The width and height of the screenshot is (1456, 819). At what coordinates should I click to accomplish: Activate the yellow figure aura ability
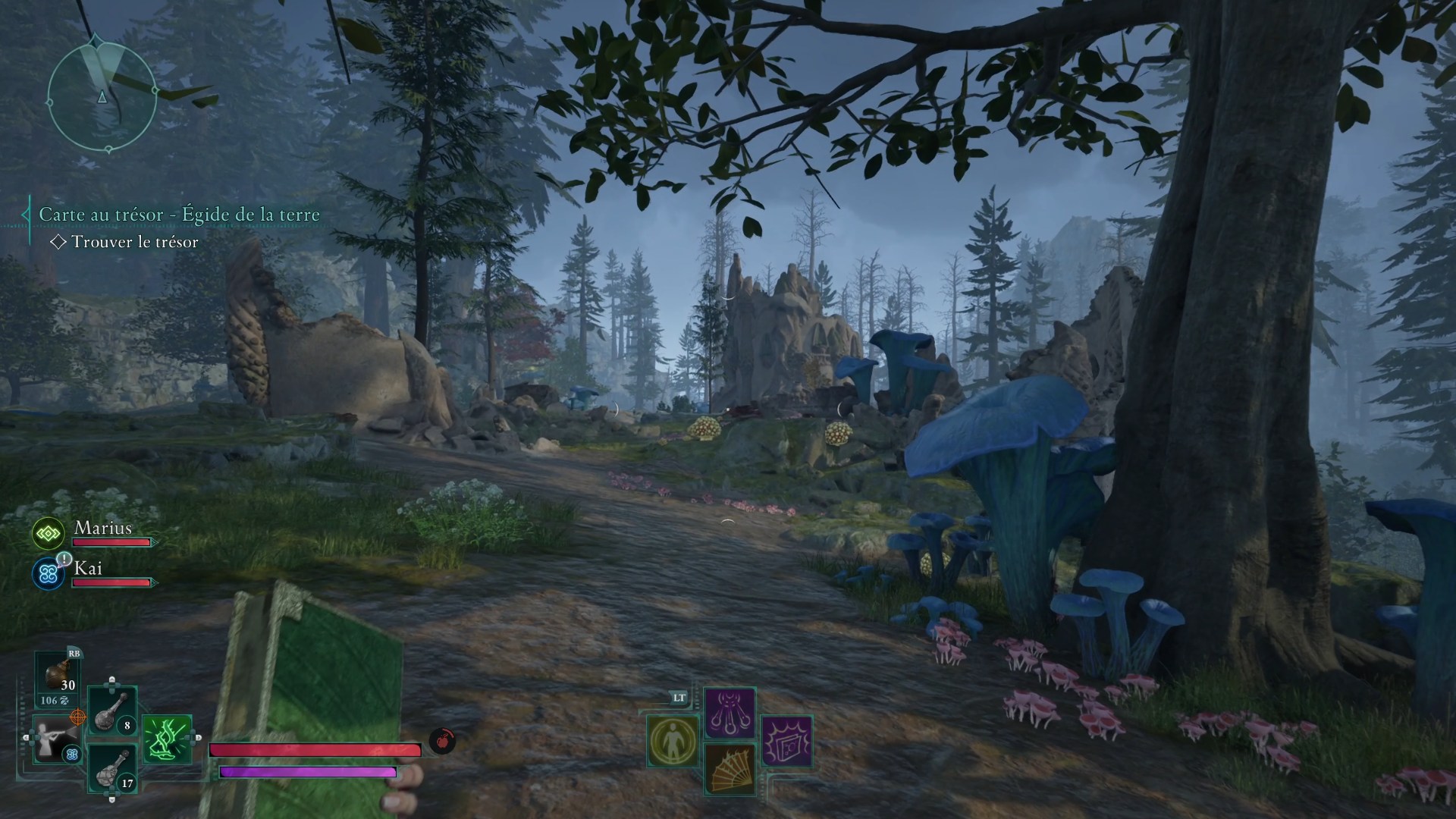673,740
